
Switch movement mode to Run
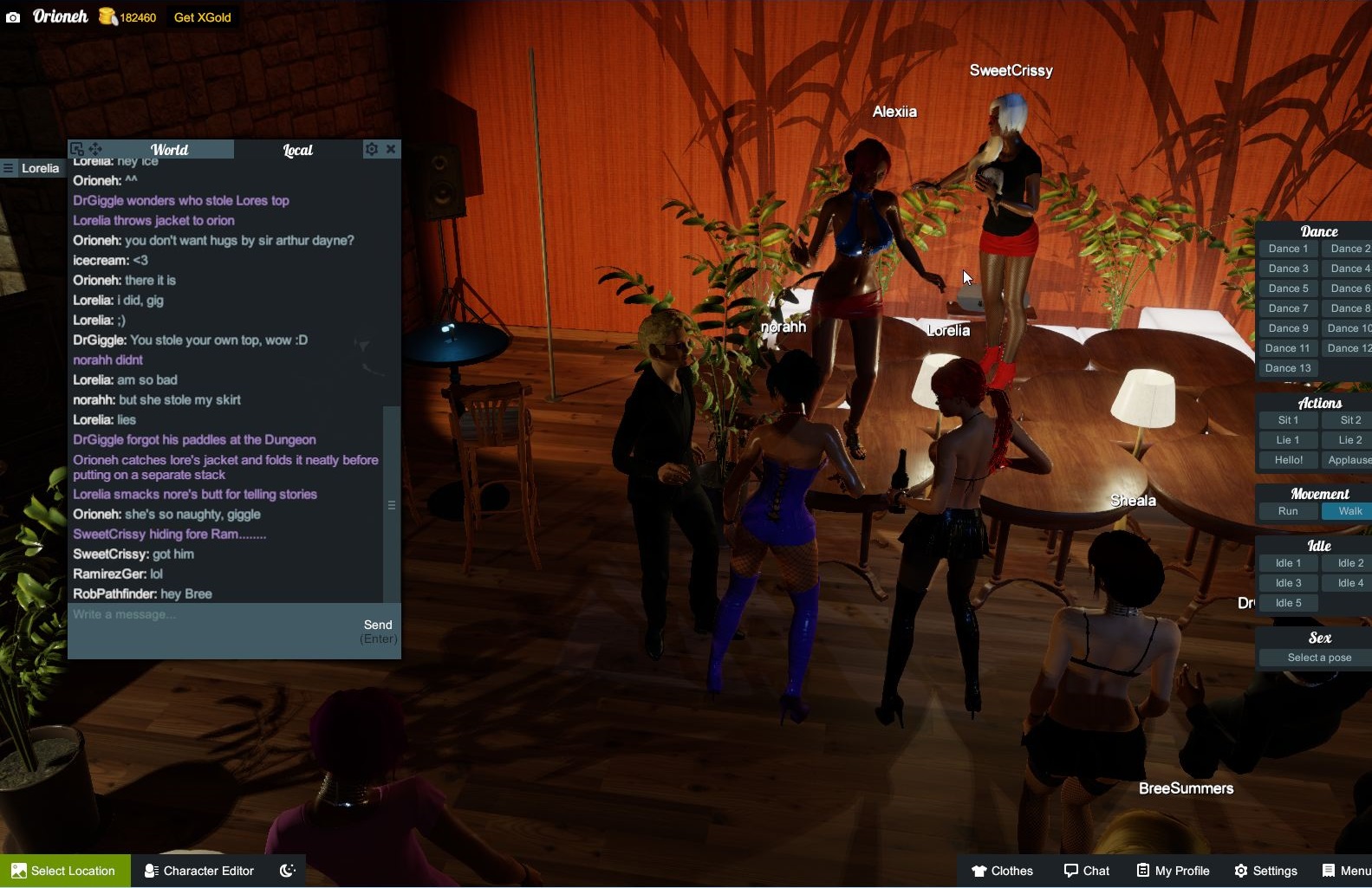click(1288, 511)
